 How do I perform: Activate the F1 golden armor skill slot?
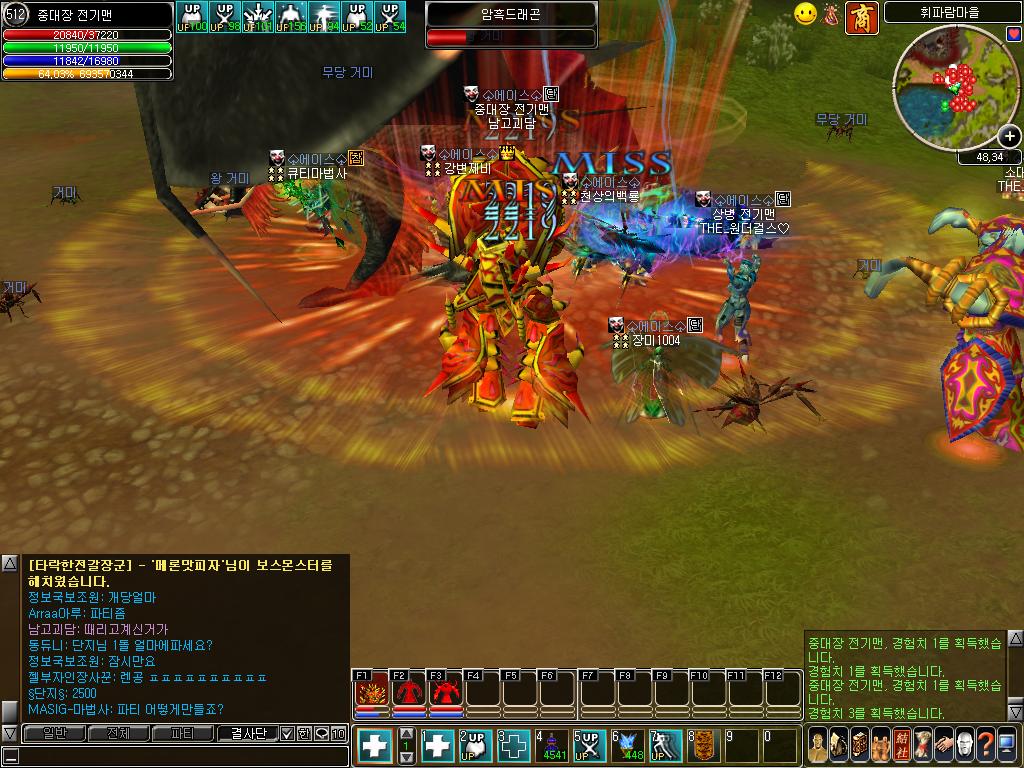tap(372, 692)
